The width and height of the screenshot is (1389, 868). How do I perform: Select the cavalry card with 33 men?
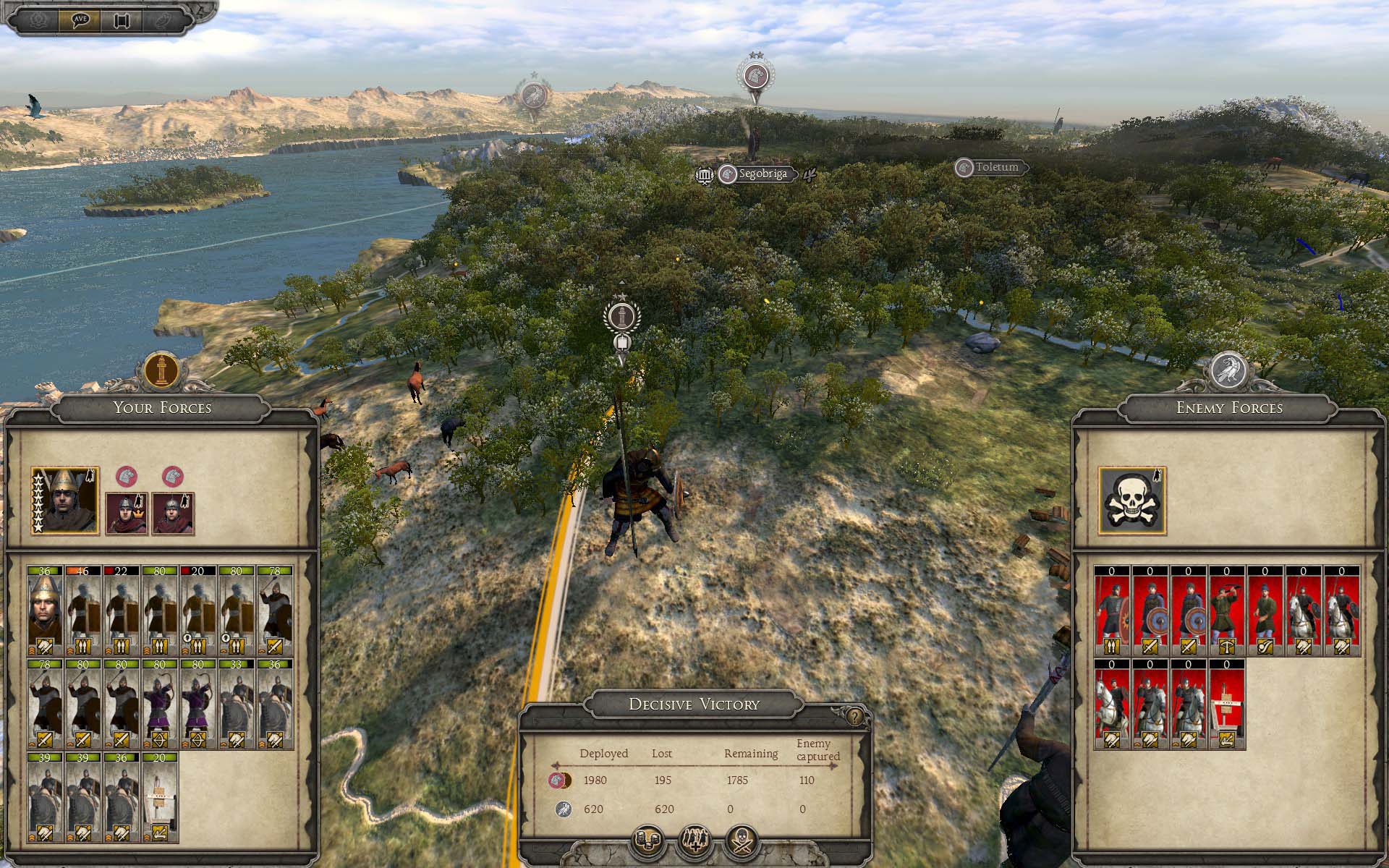(x=237, y=705)
